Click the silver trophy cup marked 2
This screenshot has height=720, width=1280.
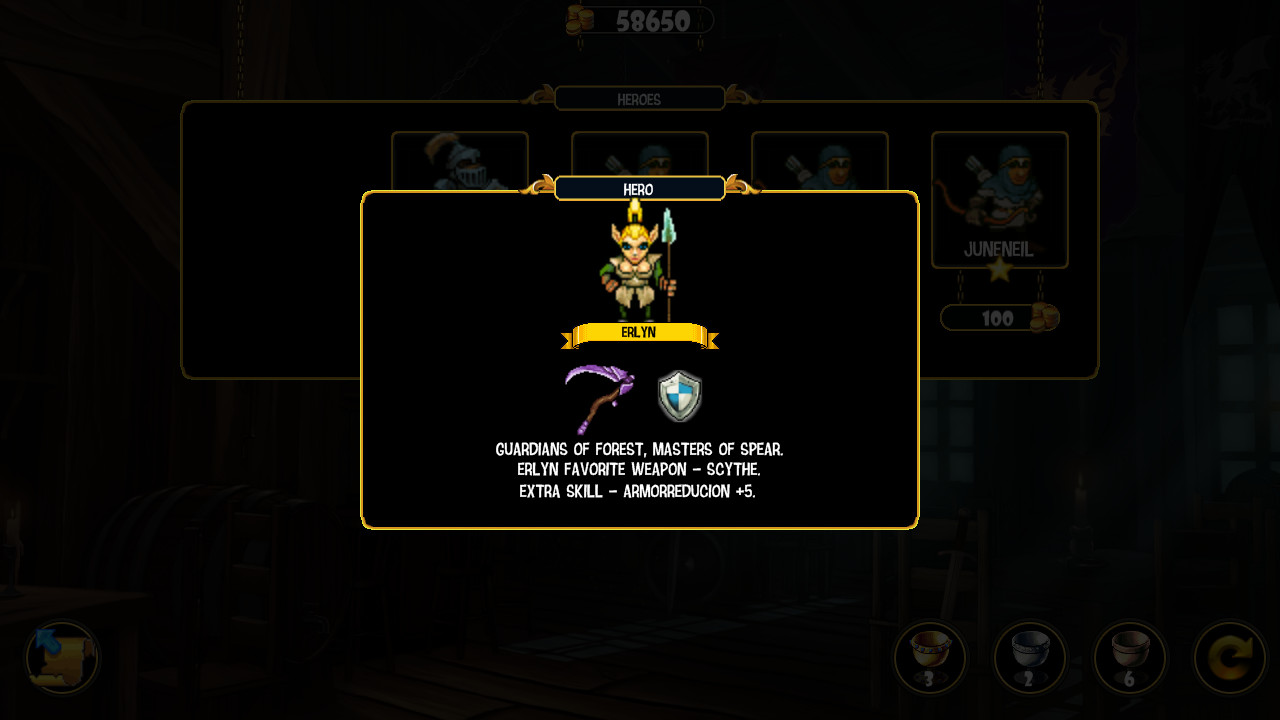tap(1030, 658)
